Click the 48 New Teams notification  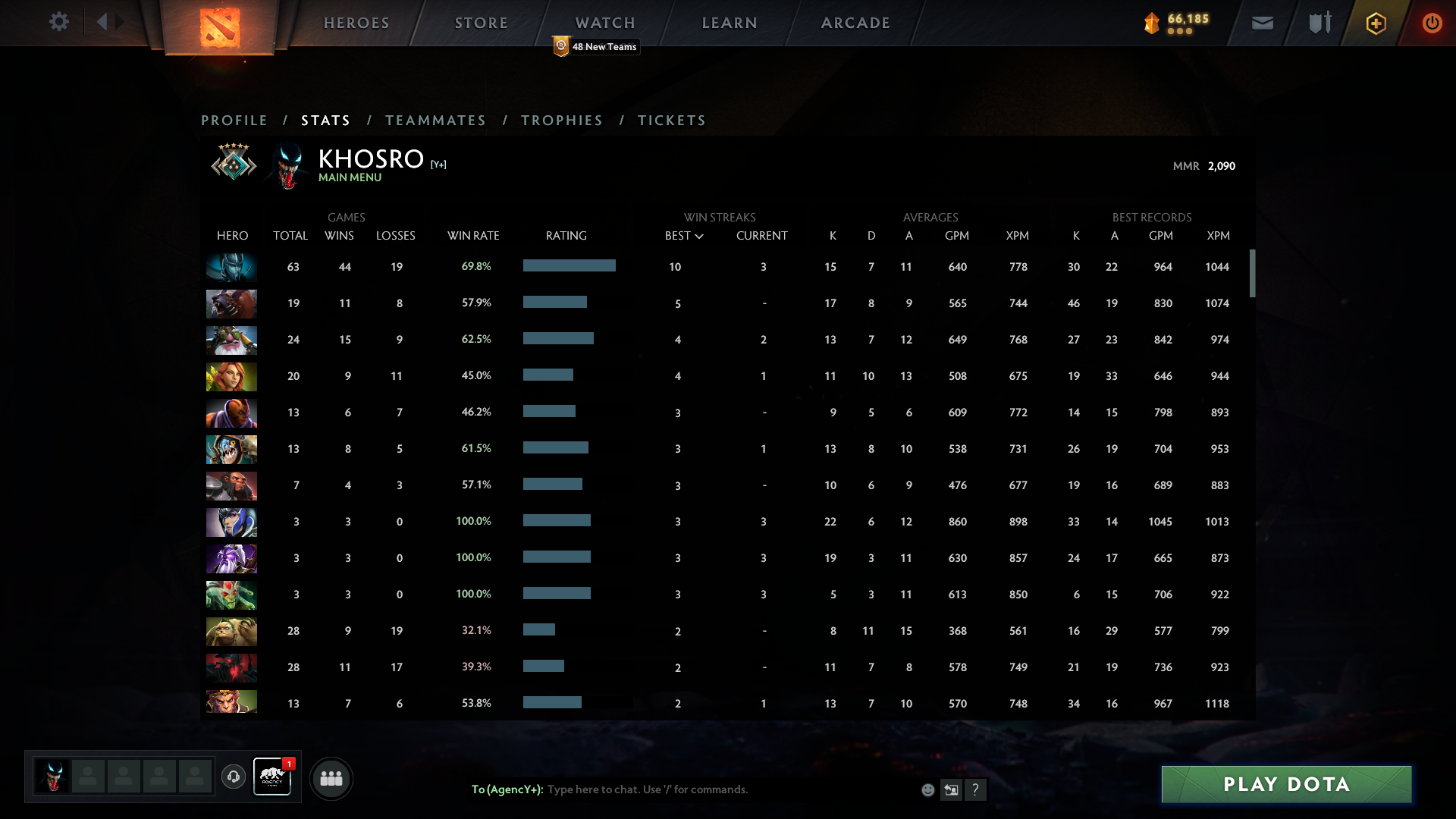pos(597,46)
